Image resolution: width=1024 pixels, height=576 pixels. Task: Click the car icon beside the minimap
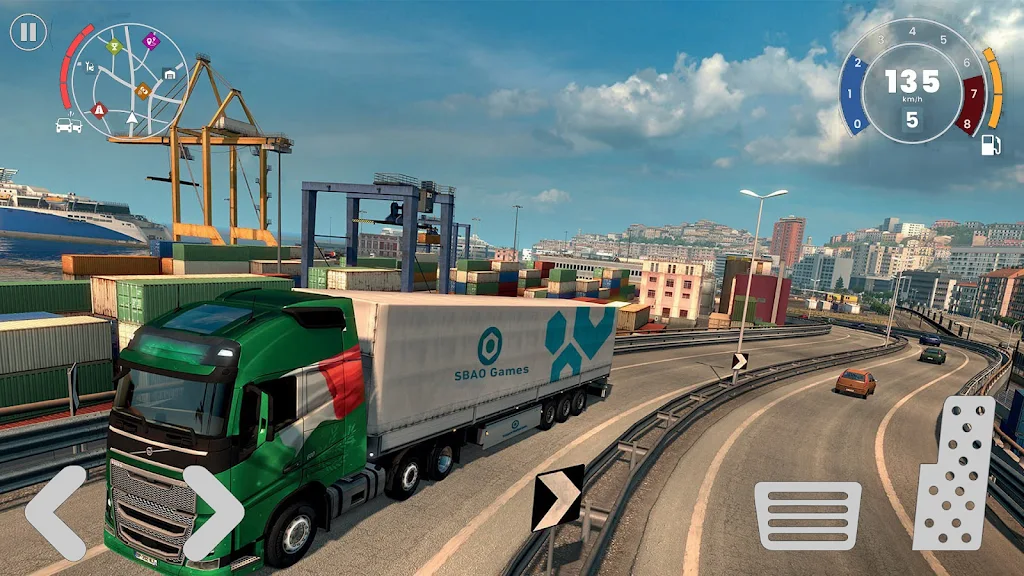pos(68,125)
